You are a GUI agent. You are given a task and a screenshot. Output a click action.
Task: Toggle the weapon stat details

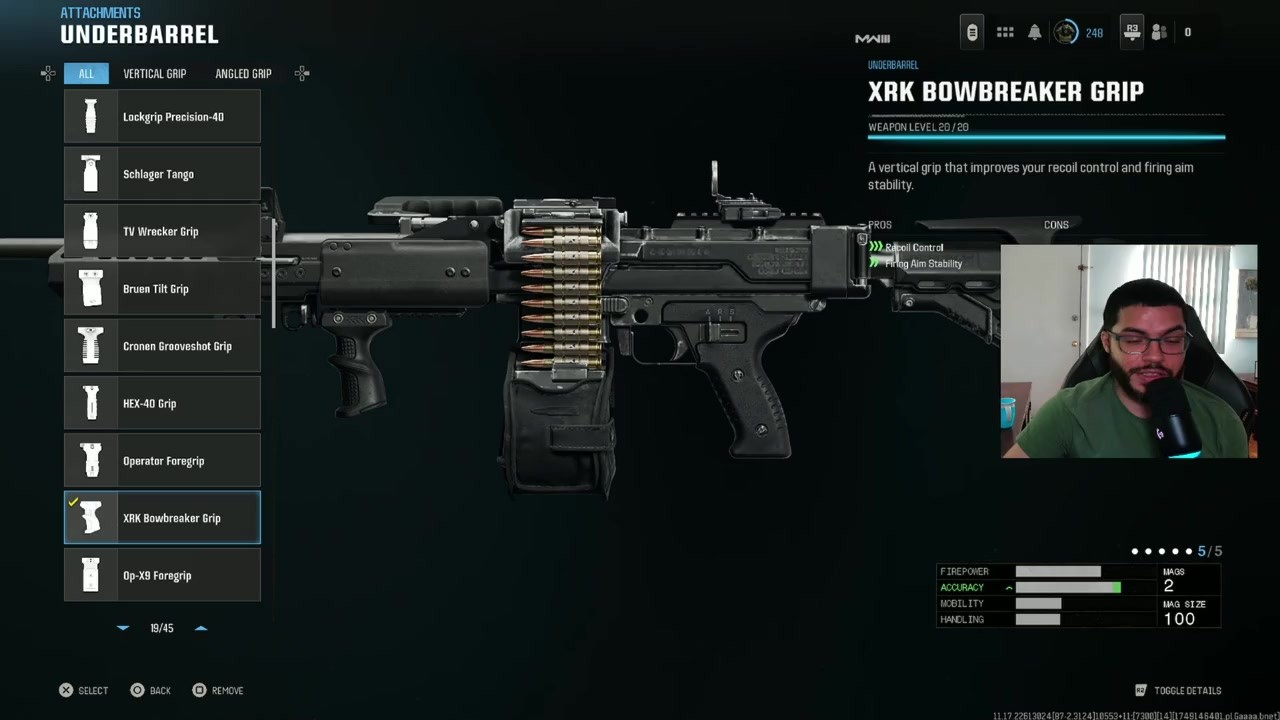(1178, 690)
